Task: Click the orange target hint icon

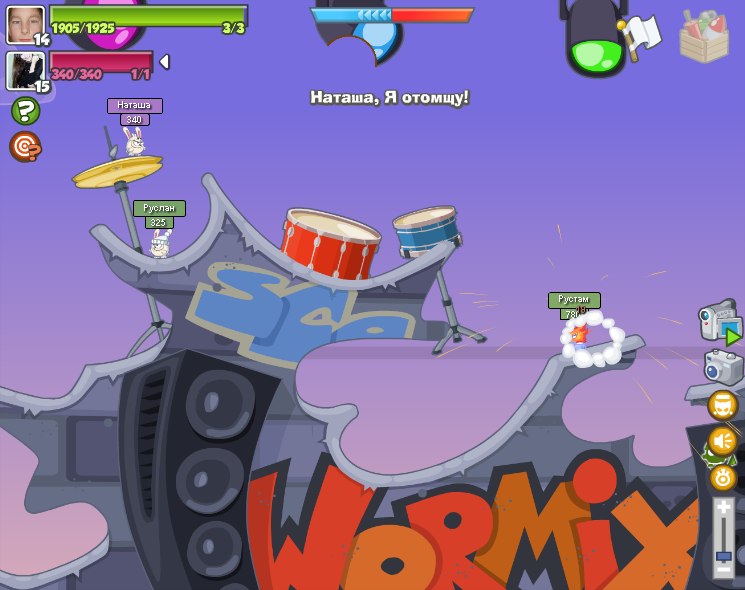Action: 25,147
